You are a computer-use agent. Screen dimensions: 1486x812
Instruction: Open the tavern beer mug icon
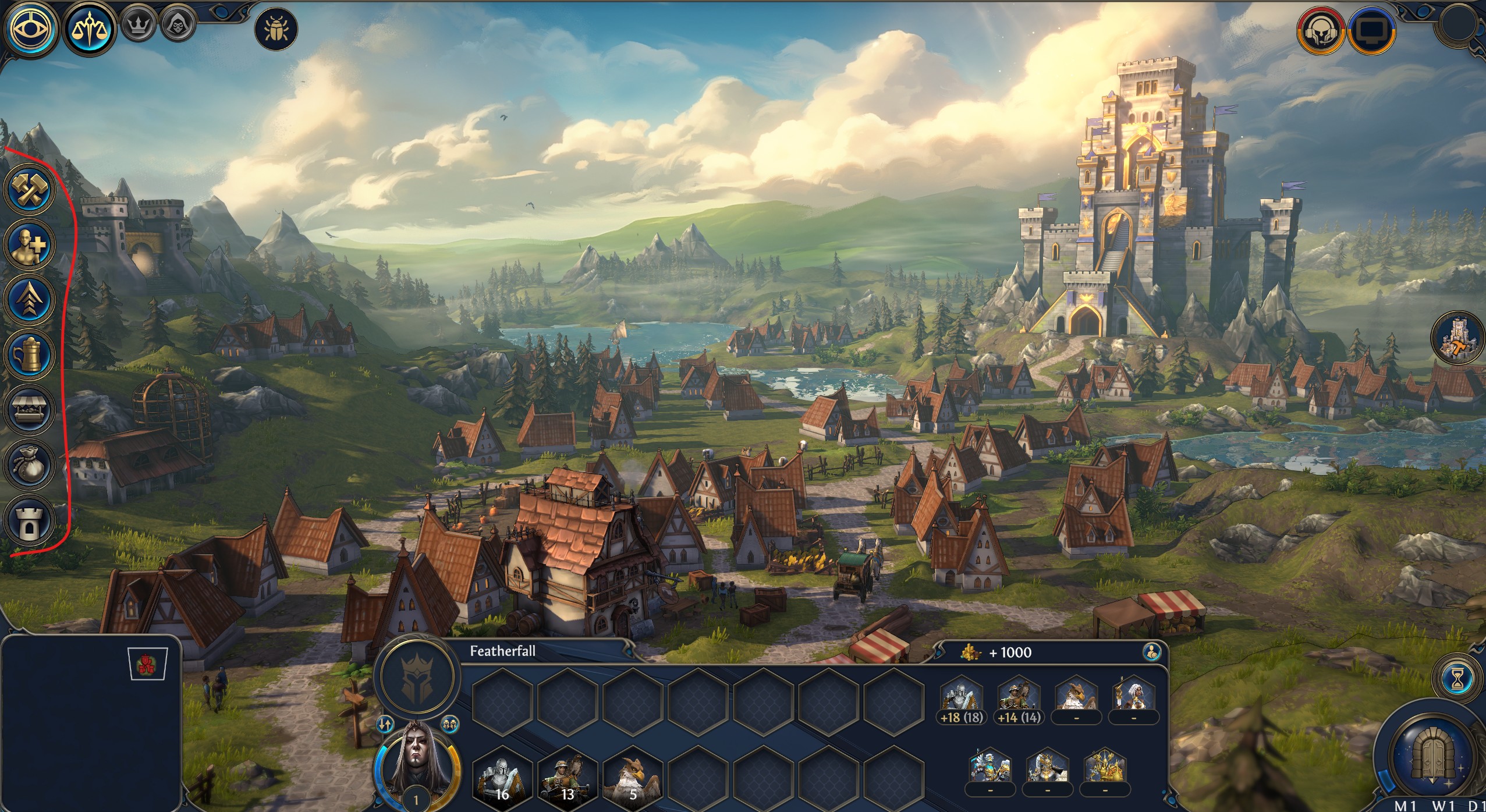[x=29, y=354]
